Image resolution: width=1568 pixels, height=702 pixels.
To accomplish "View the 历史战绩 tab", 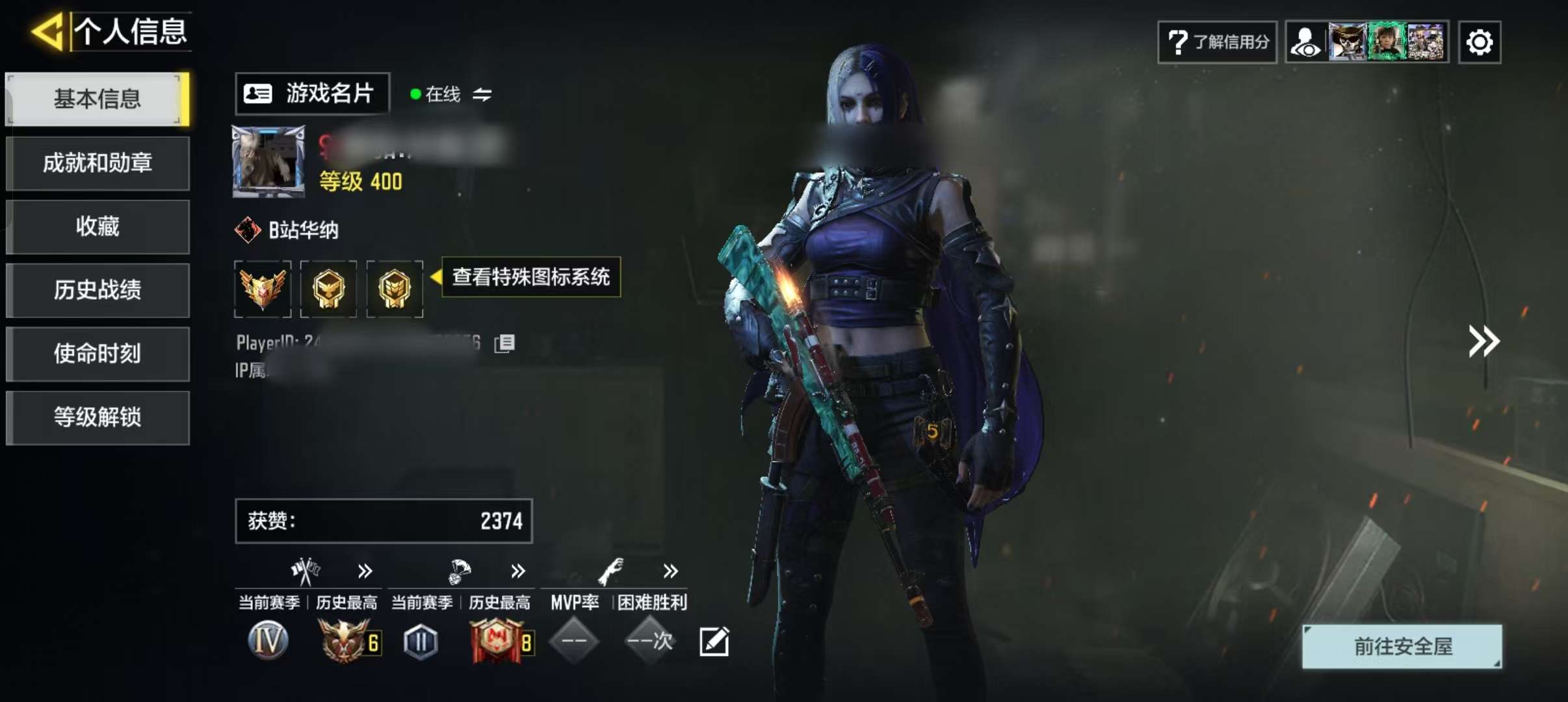I will pos(98,290).
